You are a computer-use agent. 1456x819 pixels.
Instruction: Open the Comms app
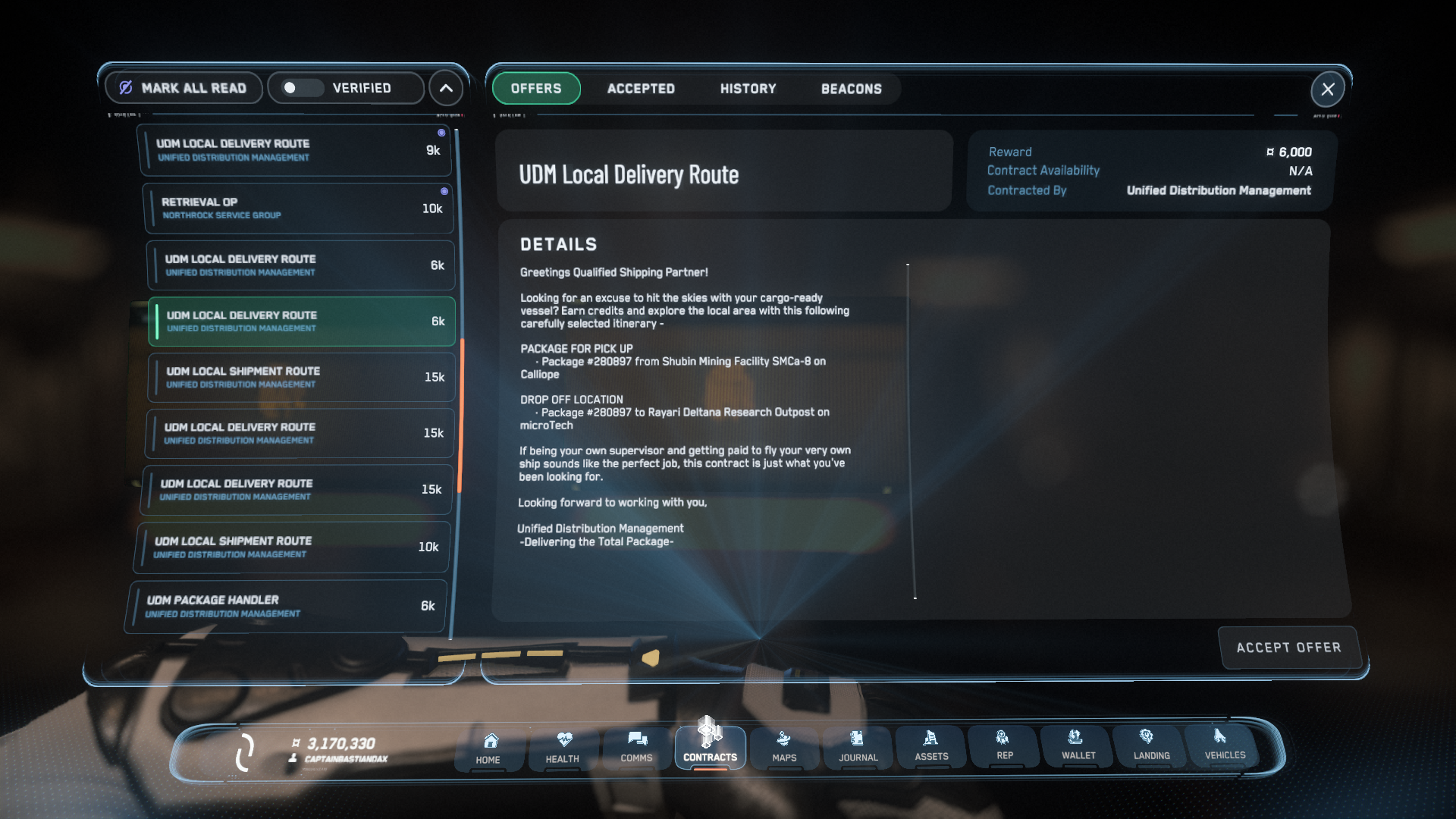click(637, 747)
